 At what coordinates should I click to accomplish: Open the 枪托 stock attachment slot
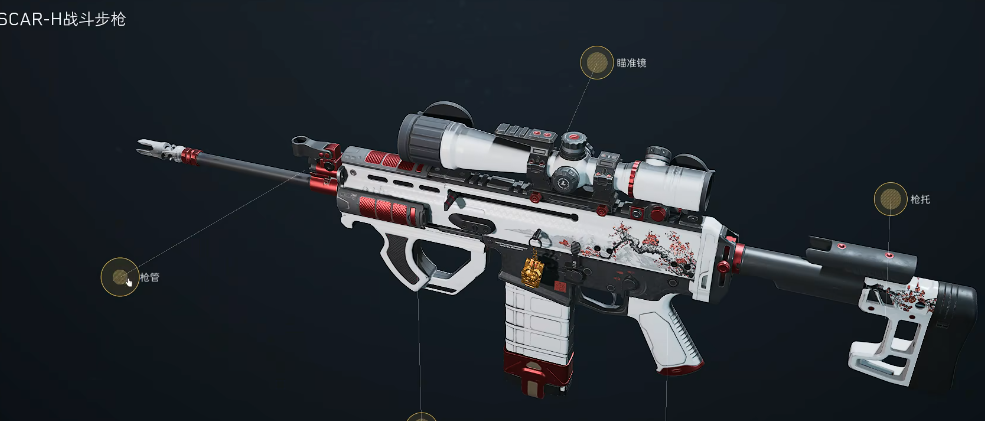coord(890,199)
